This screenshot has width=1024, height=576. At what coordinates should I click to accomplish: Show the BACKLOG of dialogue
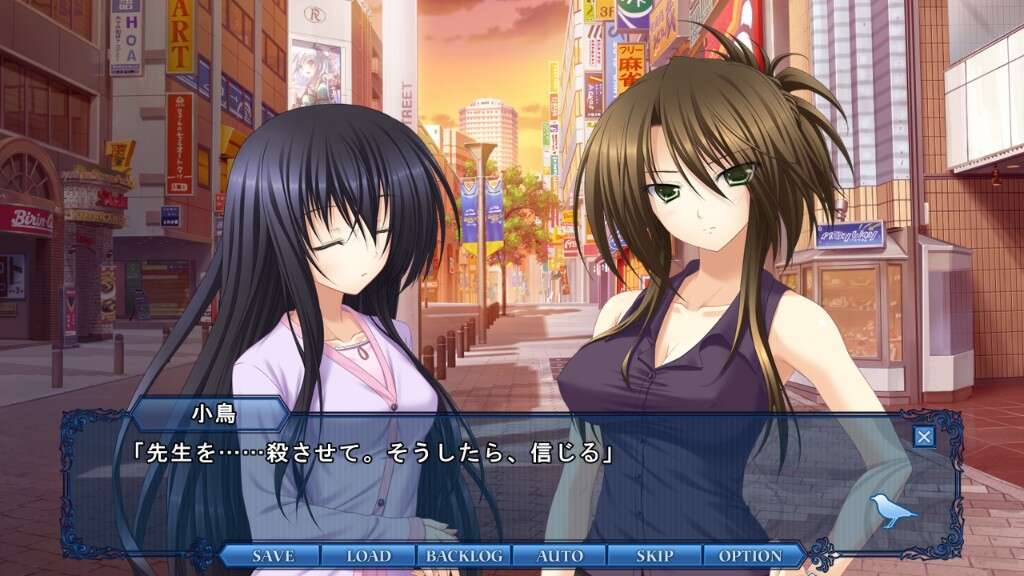[x=464, y=555]
